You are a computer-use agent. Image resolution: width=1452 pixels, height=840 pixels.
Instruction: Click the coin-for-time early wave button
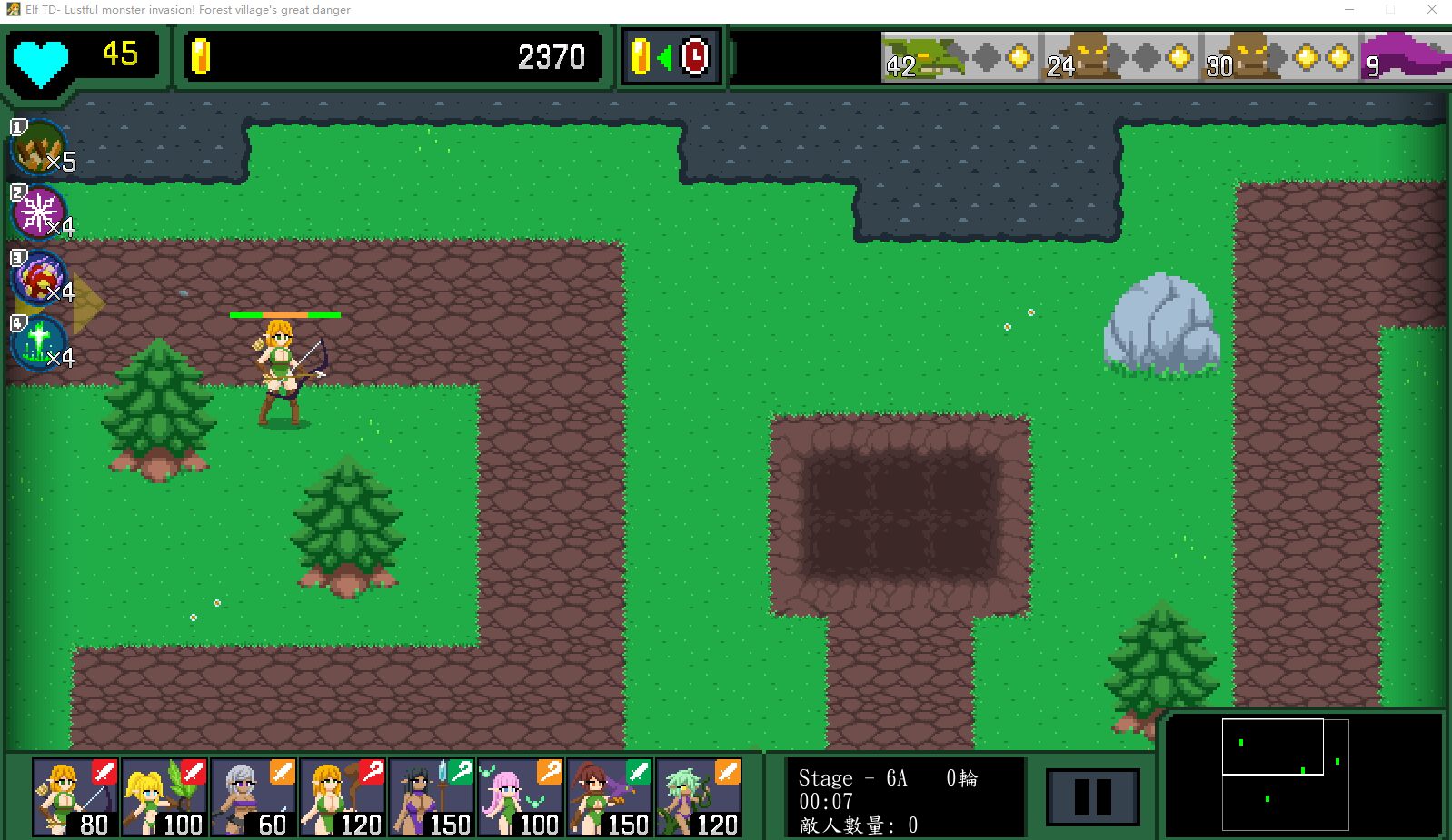click(671, 57)
